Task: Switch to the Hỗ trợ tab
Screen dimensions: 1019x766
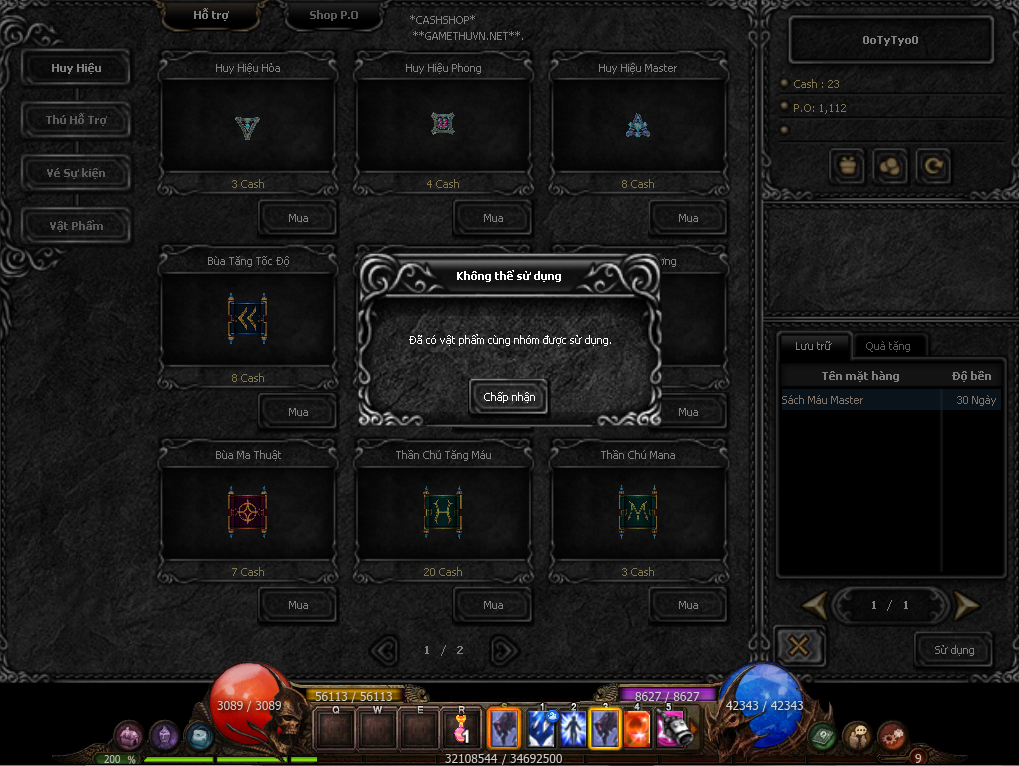Action: click(210, 16)
